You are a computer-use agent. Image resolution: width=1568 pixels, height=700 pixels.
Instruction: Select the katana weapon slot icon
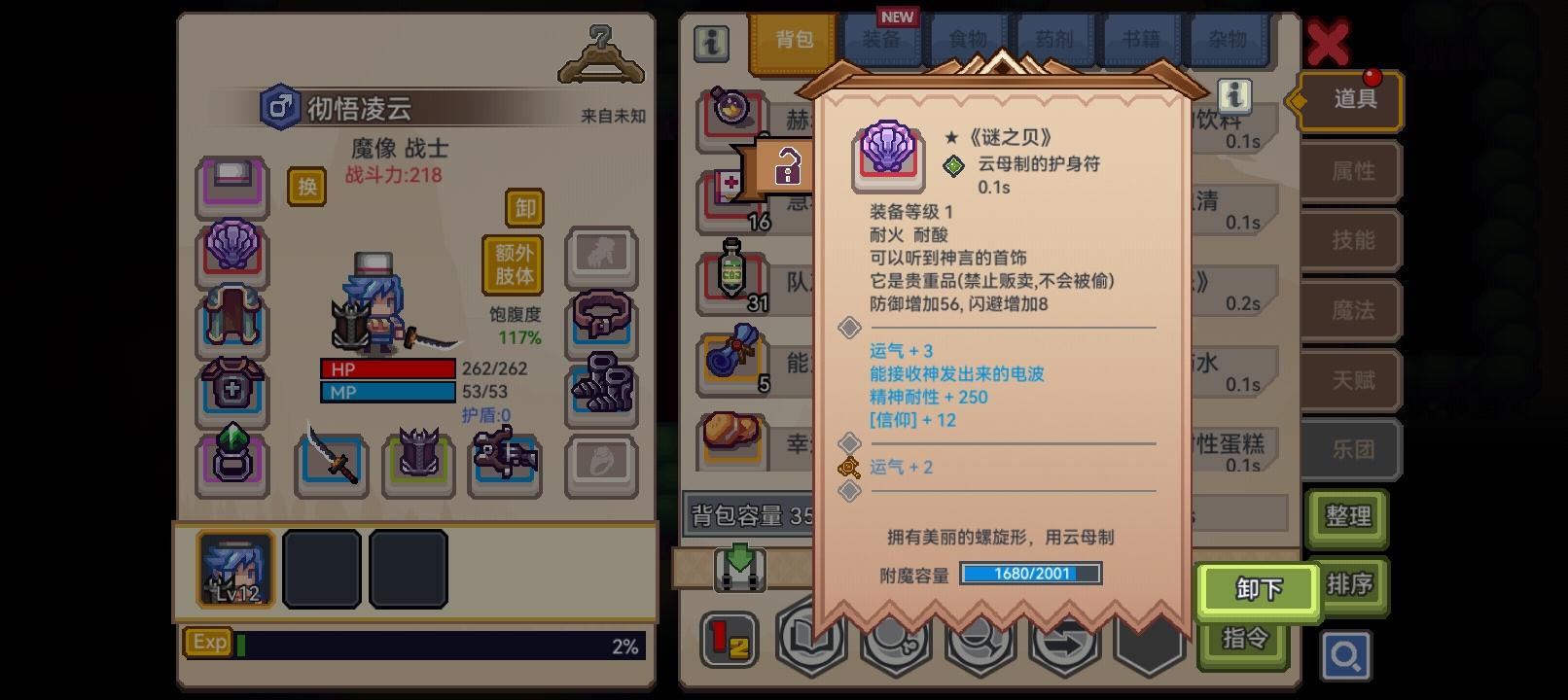pos(331,462)
